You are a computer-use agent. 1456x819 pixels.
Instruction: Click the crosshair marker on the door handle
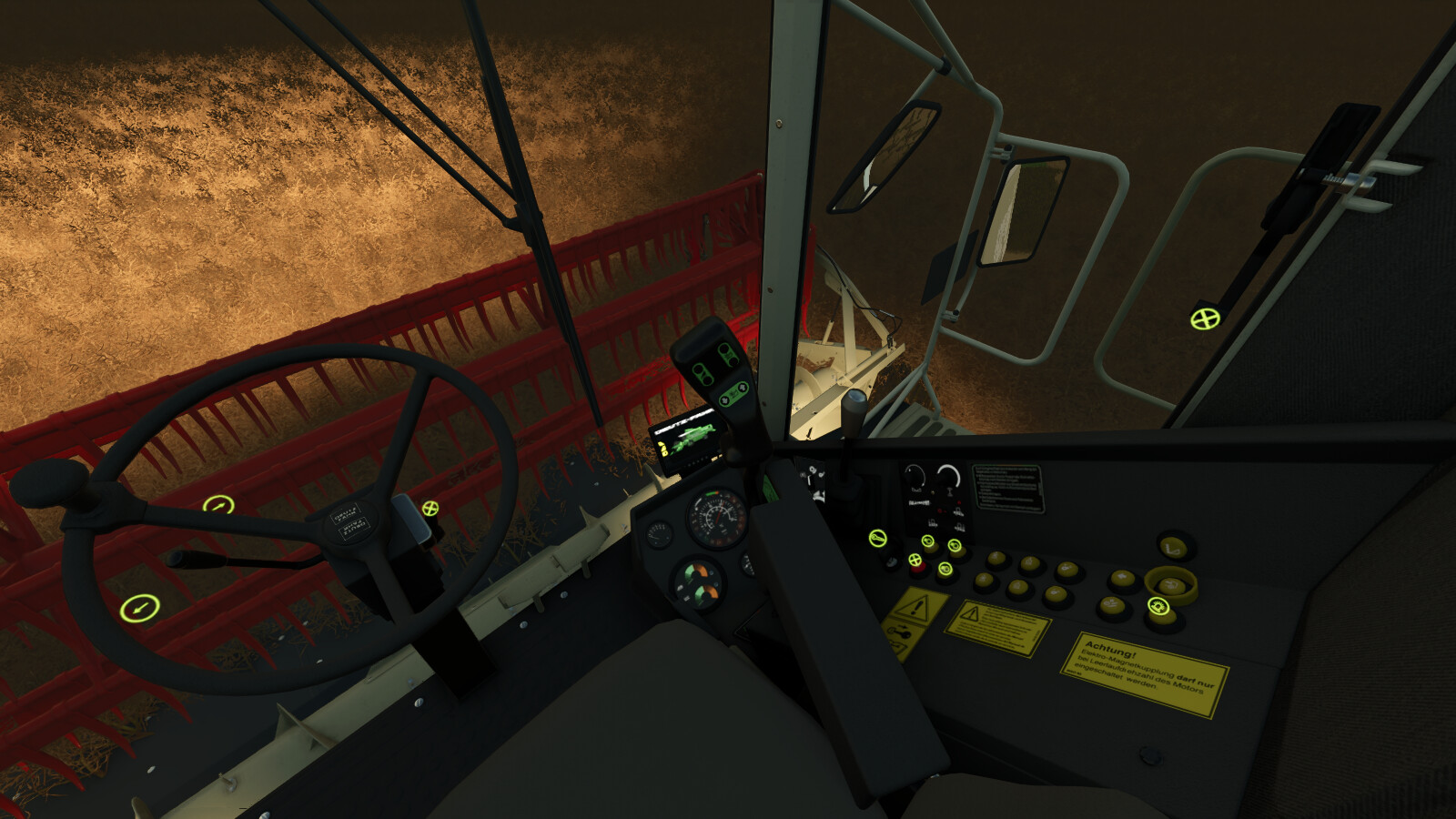(1205, 318)
